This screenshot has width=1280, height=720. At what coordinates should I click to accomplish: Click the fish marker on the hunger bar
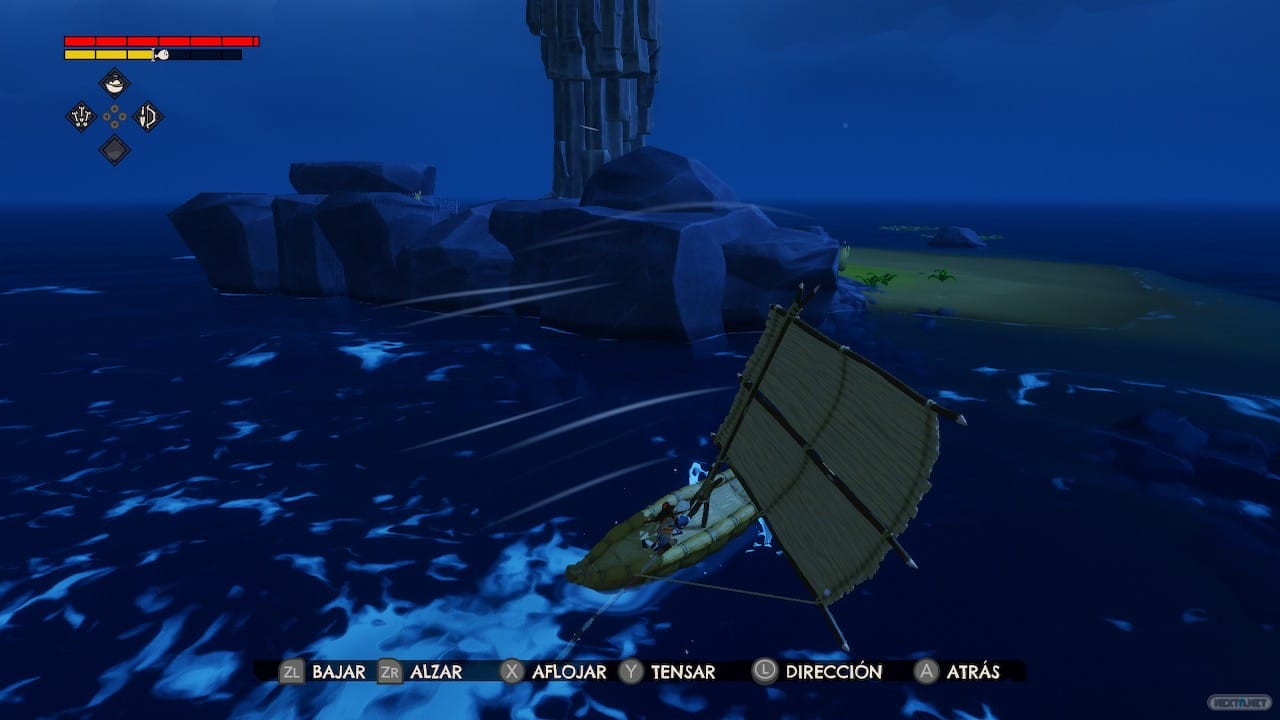coord(162,54)
